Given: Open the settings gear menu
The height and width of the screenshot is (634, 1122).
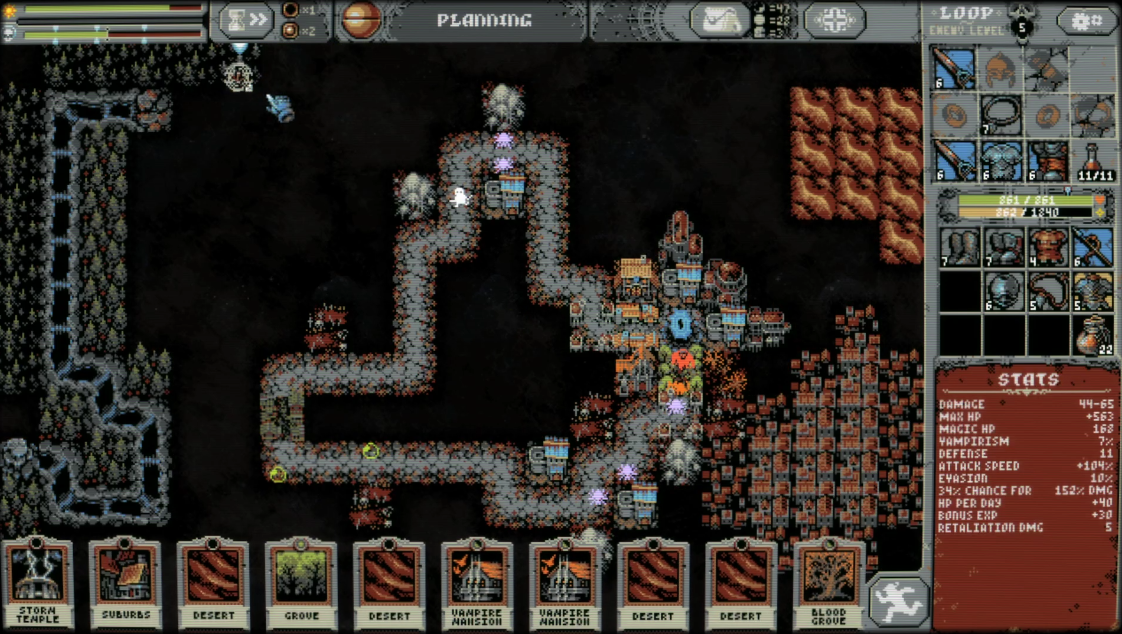Looking at the screenshot, I should 1087,20.
